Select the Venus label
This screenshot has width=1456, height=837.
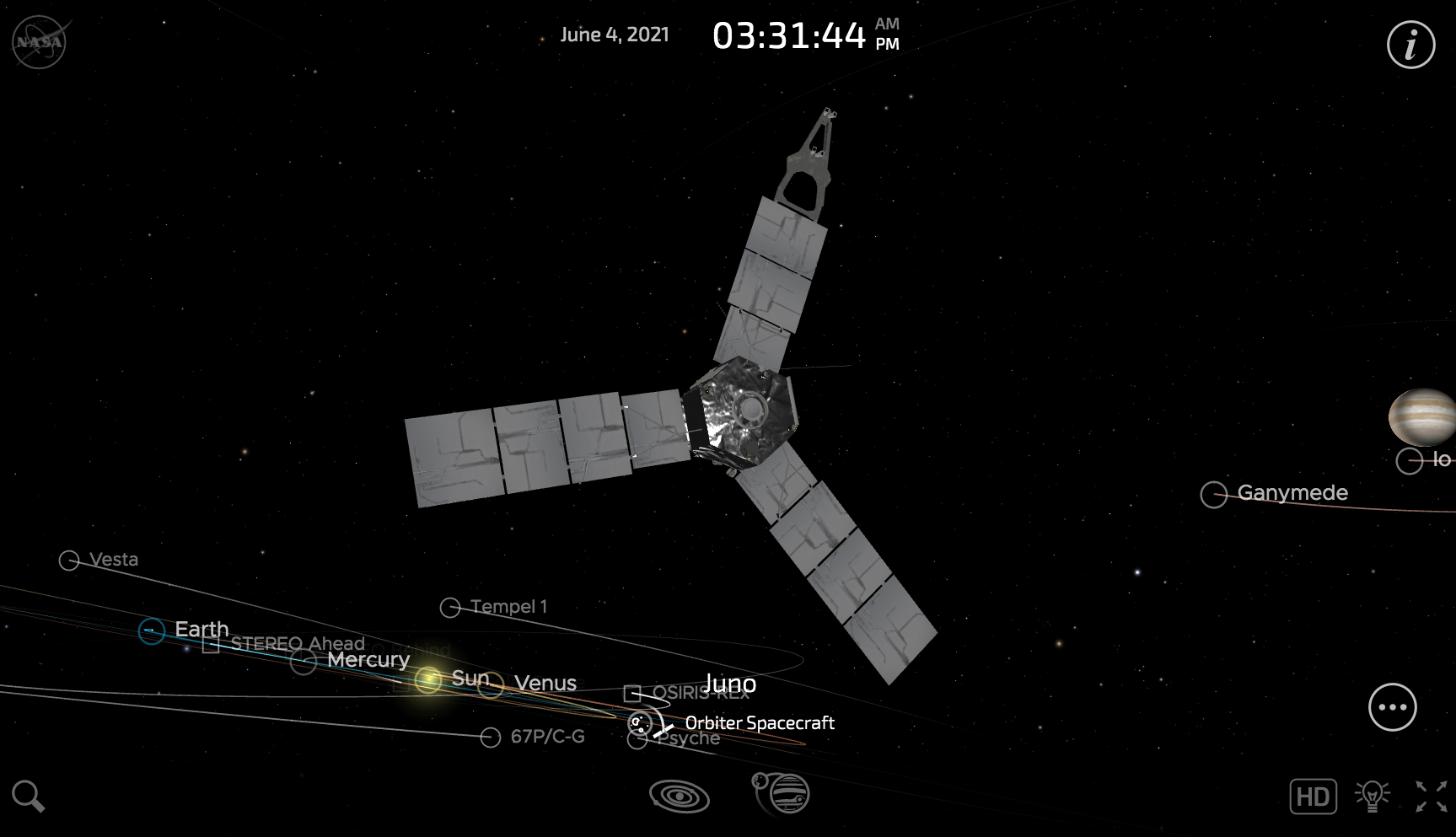(x=545, y=683)
